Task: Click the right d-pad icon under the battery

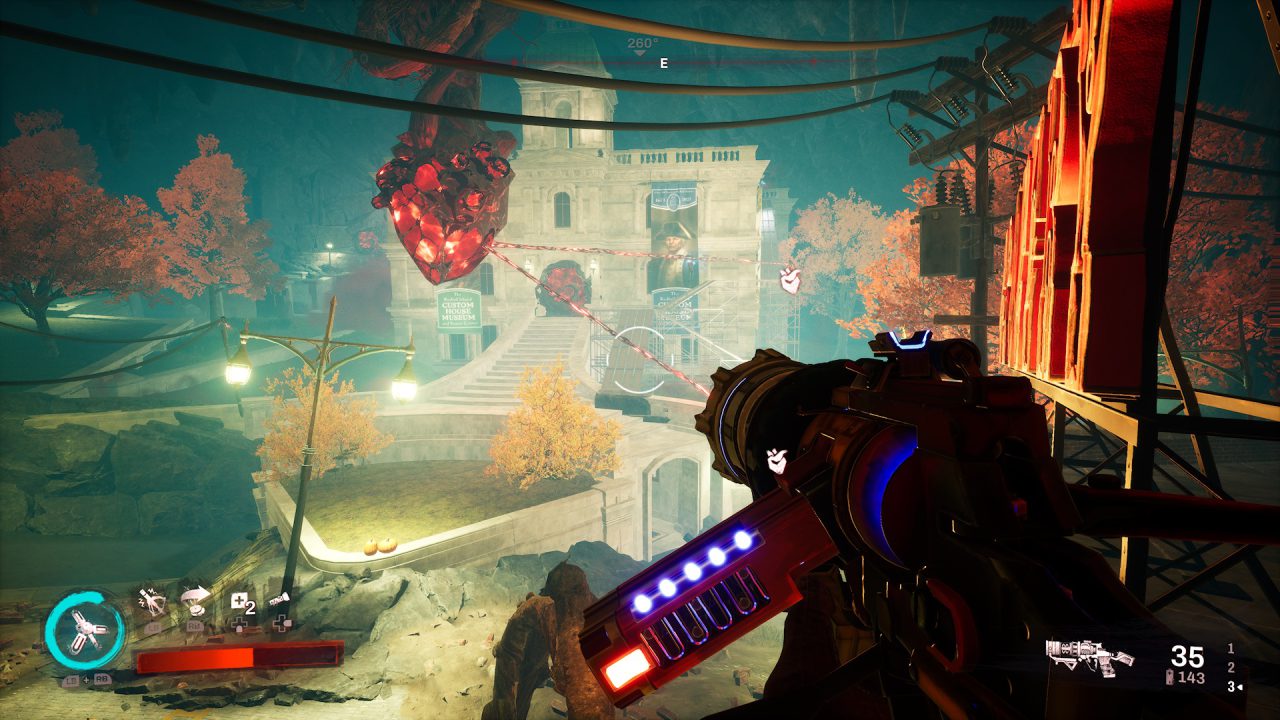Action: point(281,622)
